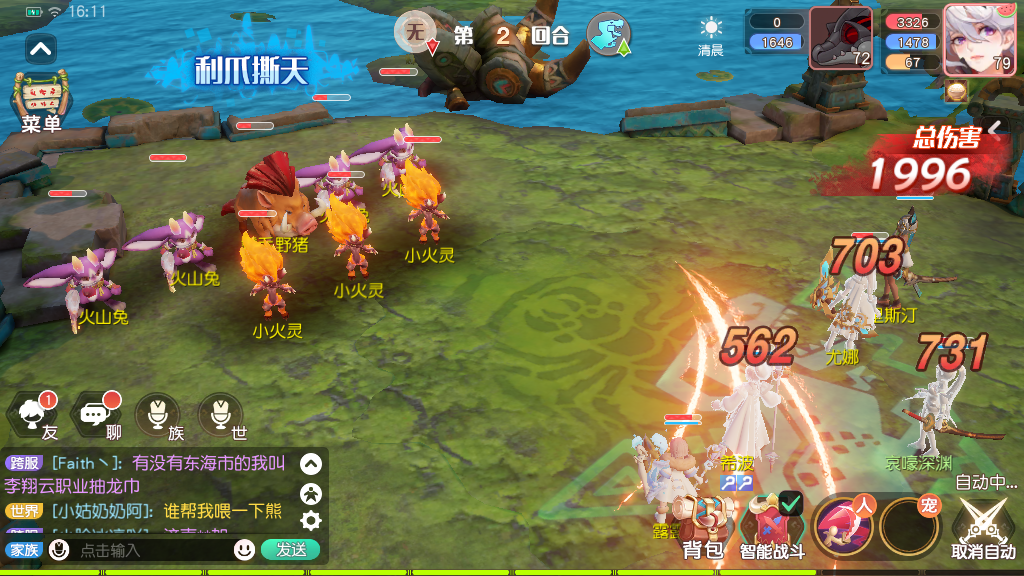
Task: Activate clan voice microphone (族)
Action: pyautogui.click(x=158, y=416)
